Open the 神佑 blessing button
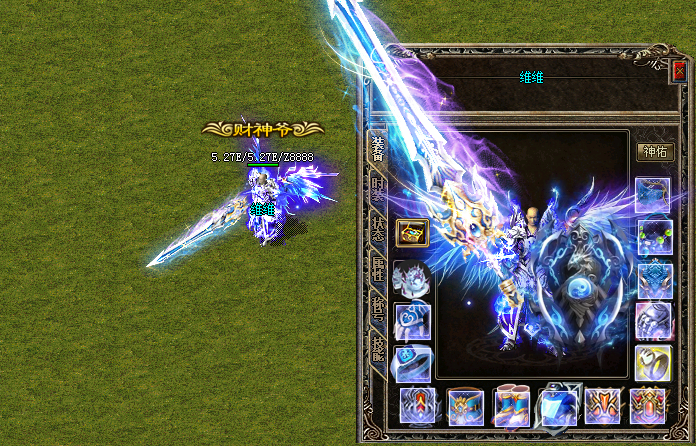This screenshot has height=446, width=696. [655, 152]
